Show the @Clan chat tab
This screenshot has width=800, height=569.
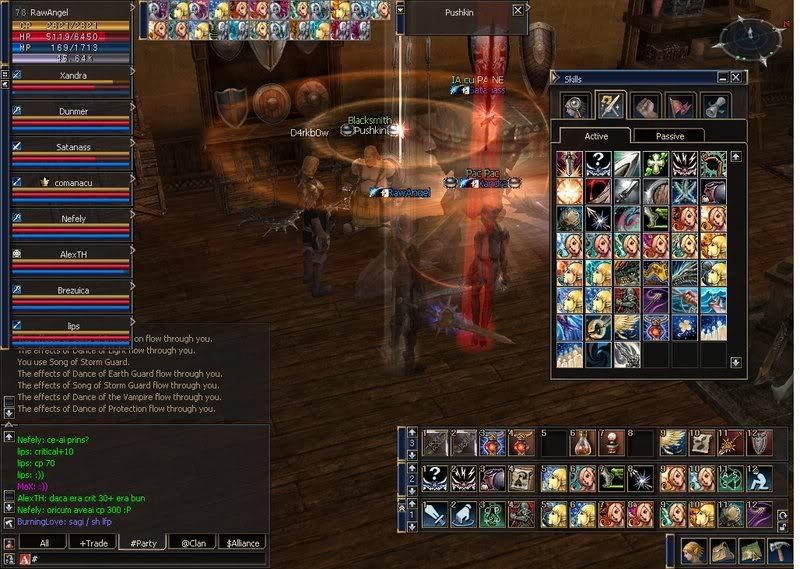click(191, 543)
